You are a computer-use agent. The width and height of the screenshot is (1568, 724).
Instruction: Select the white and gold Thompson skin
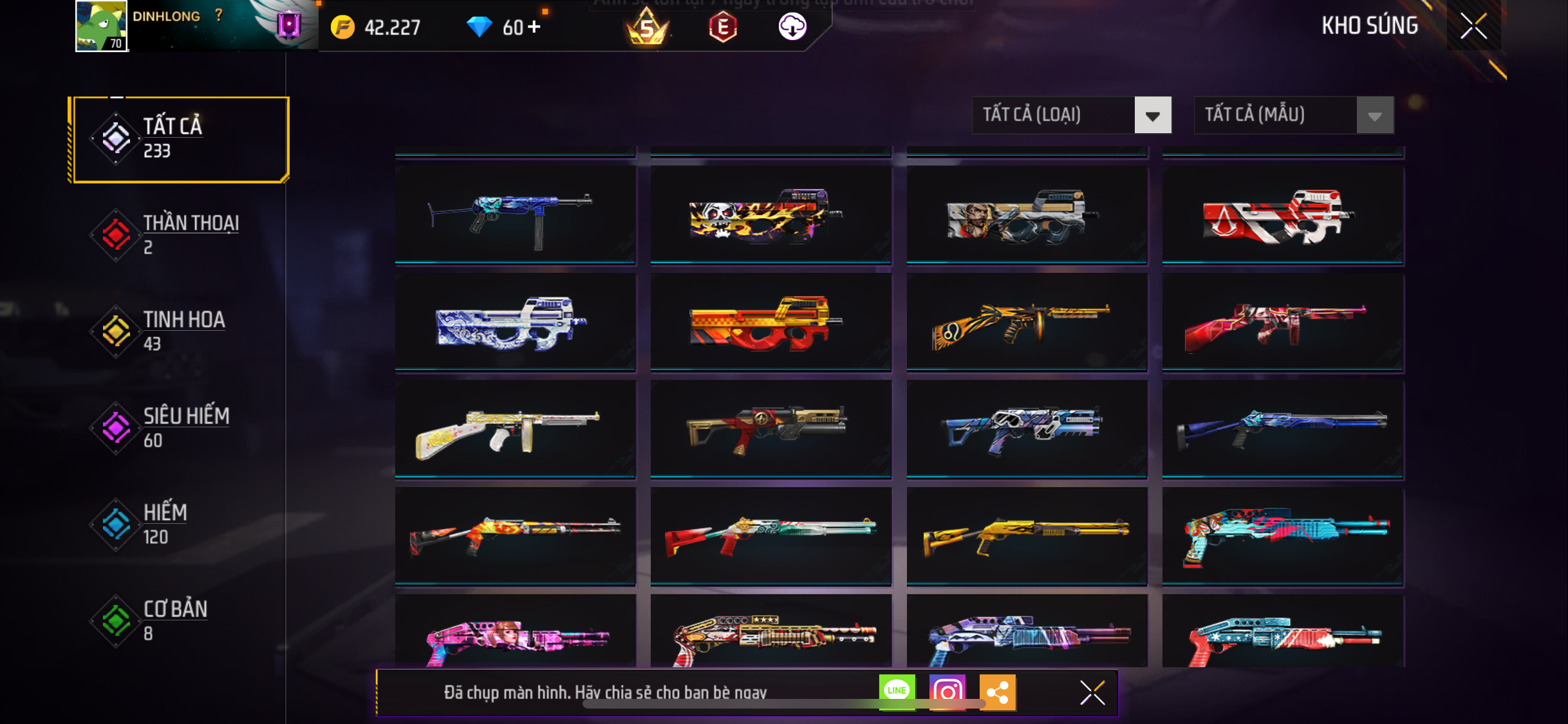[515, 429]
